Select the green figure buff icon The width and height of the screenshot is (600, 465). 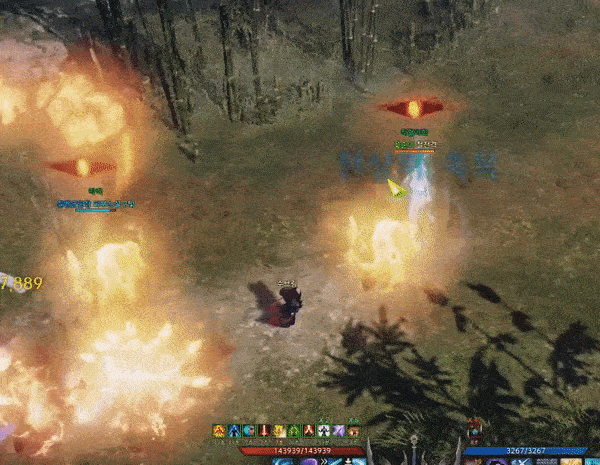tap(294, 431)
